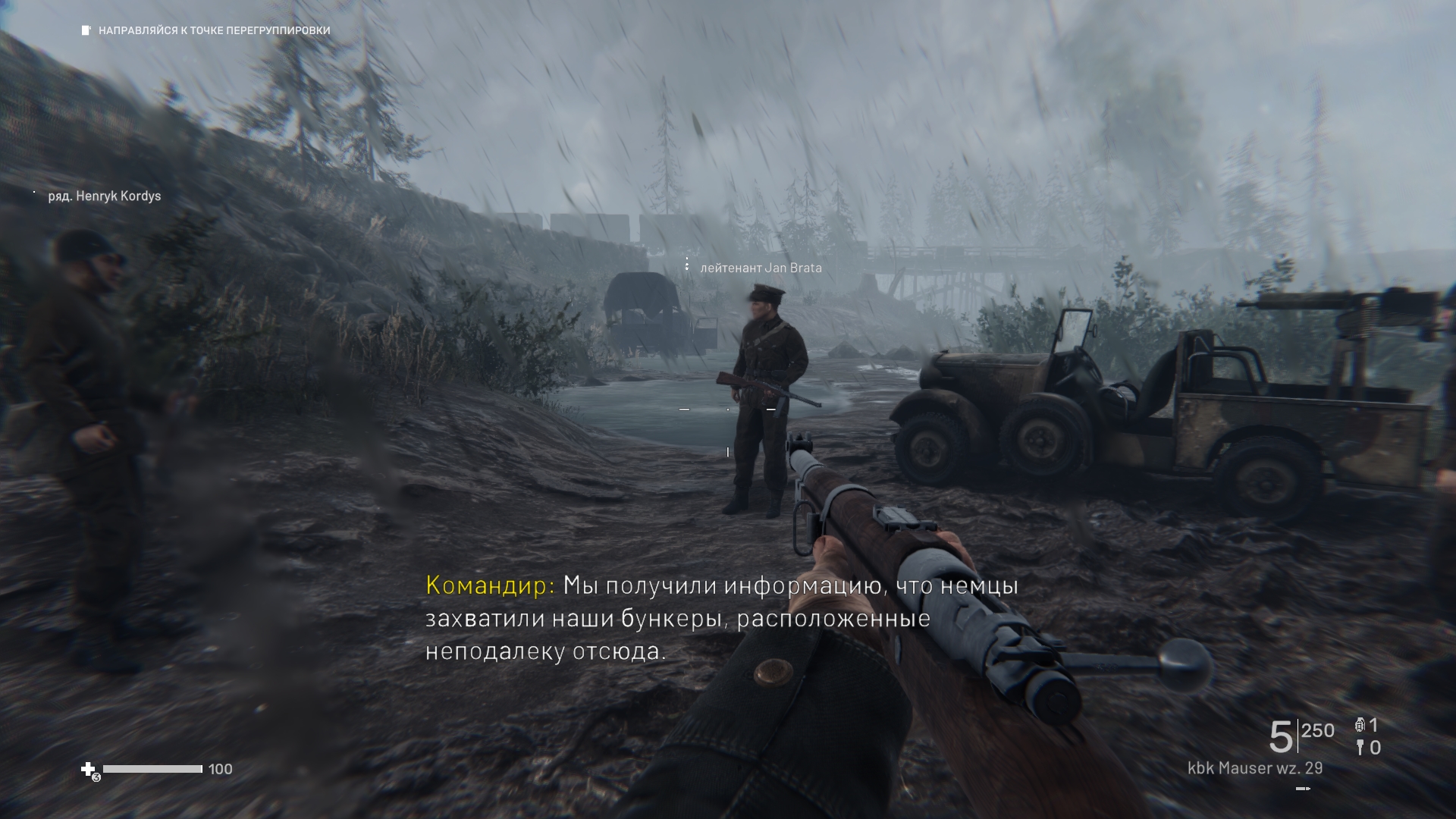Select the grenade icon
The height and width of the screenshot is (819, 1456).
tap(1360, 725)
